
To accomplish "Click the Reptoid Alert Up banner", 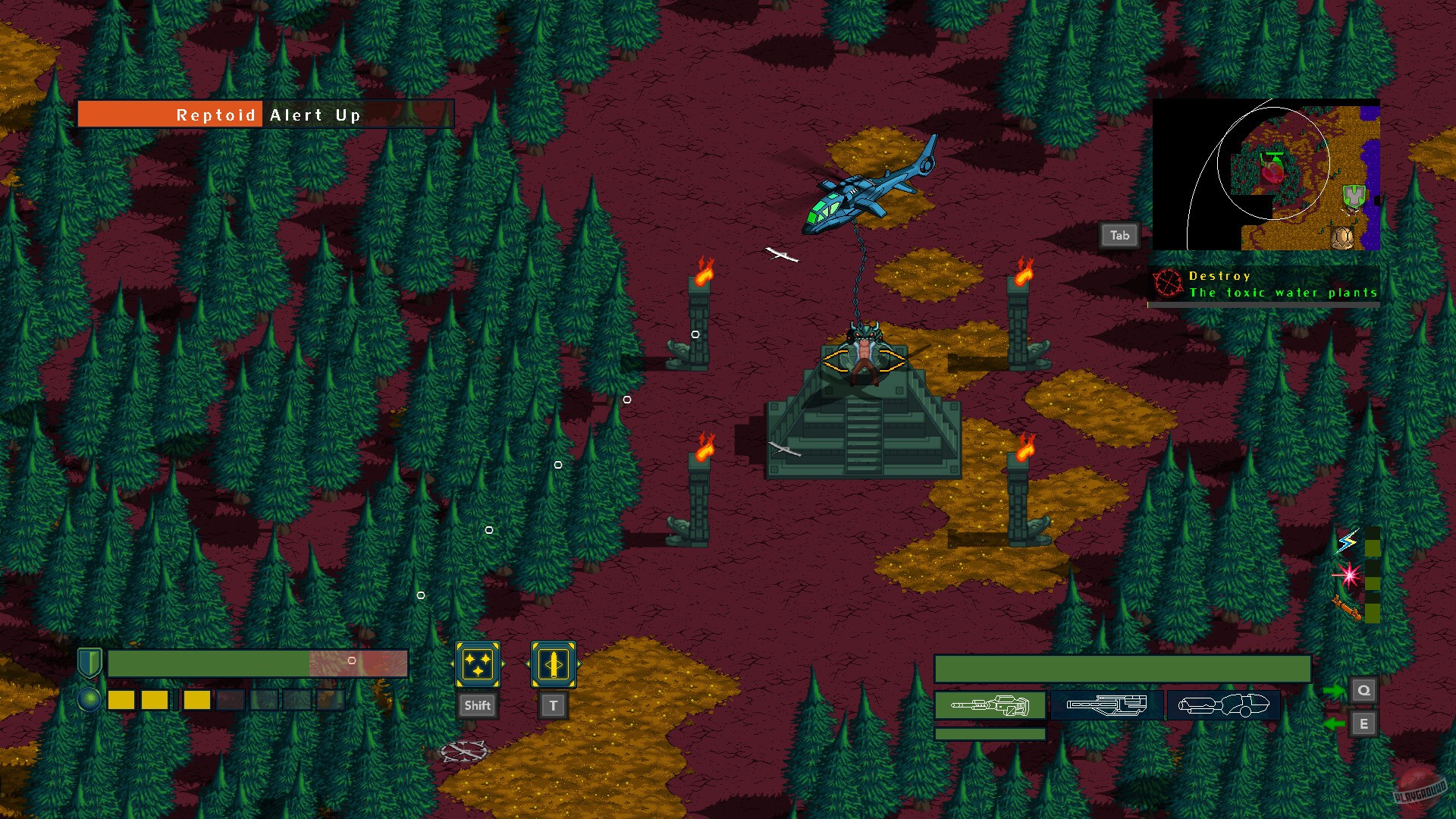I will click(x=265, y=115).
